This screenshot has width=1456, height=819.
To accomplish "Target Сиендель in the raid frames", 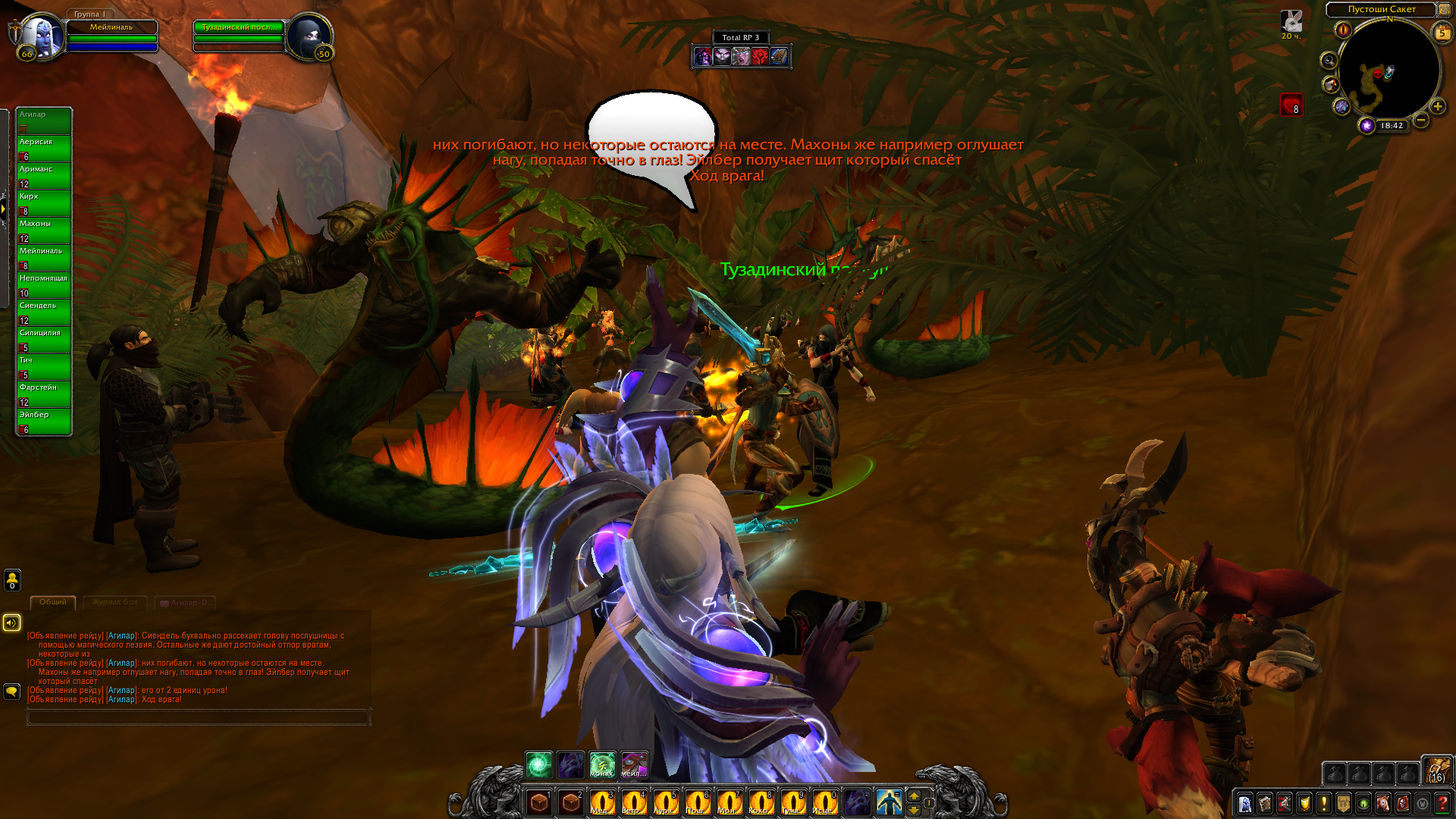I will 44,312.
